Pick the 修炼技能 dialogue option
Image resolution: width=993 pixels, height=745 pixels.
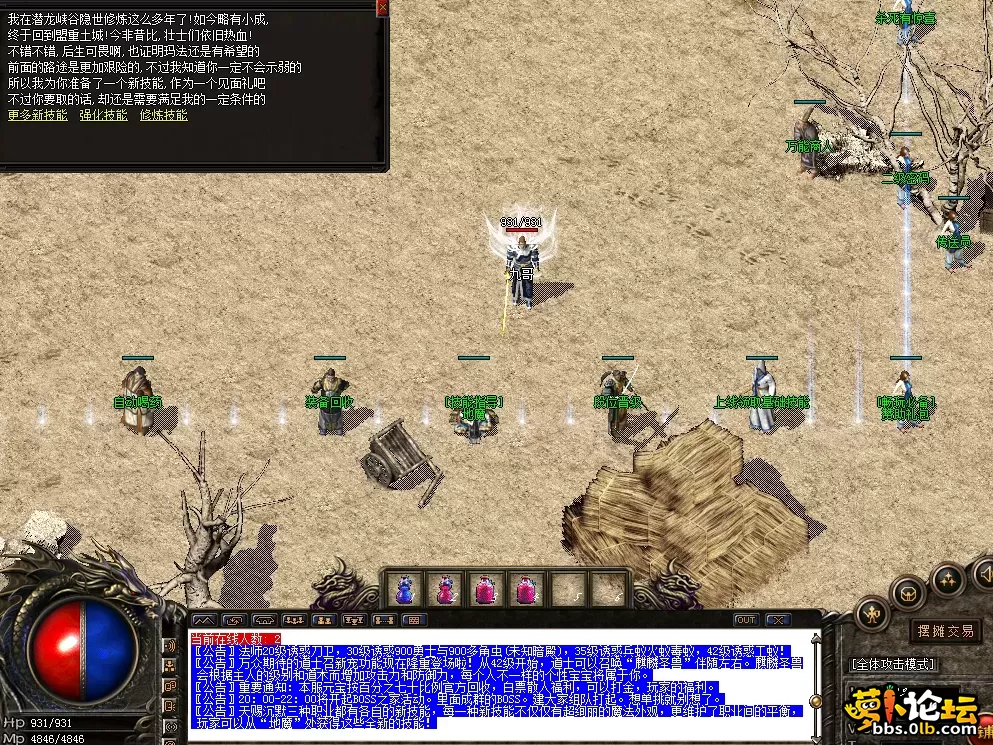tap(164, 115)
